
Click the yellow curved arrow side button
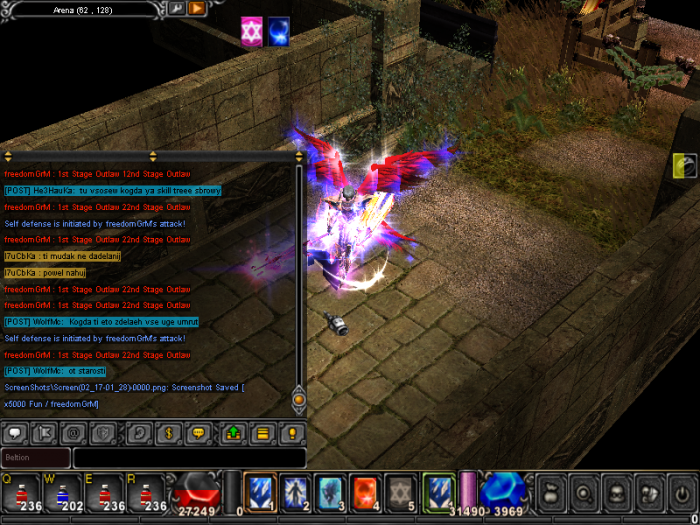pyautogui.click(x=685, y=164)
